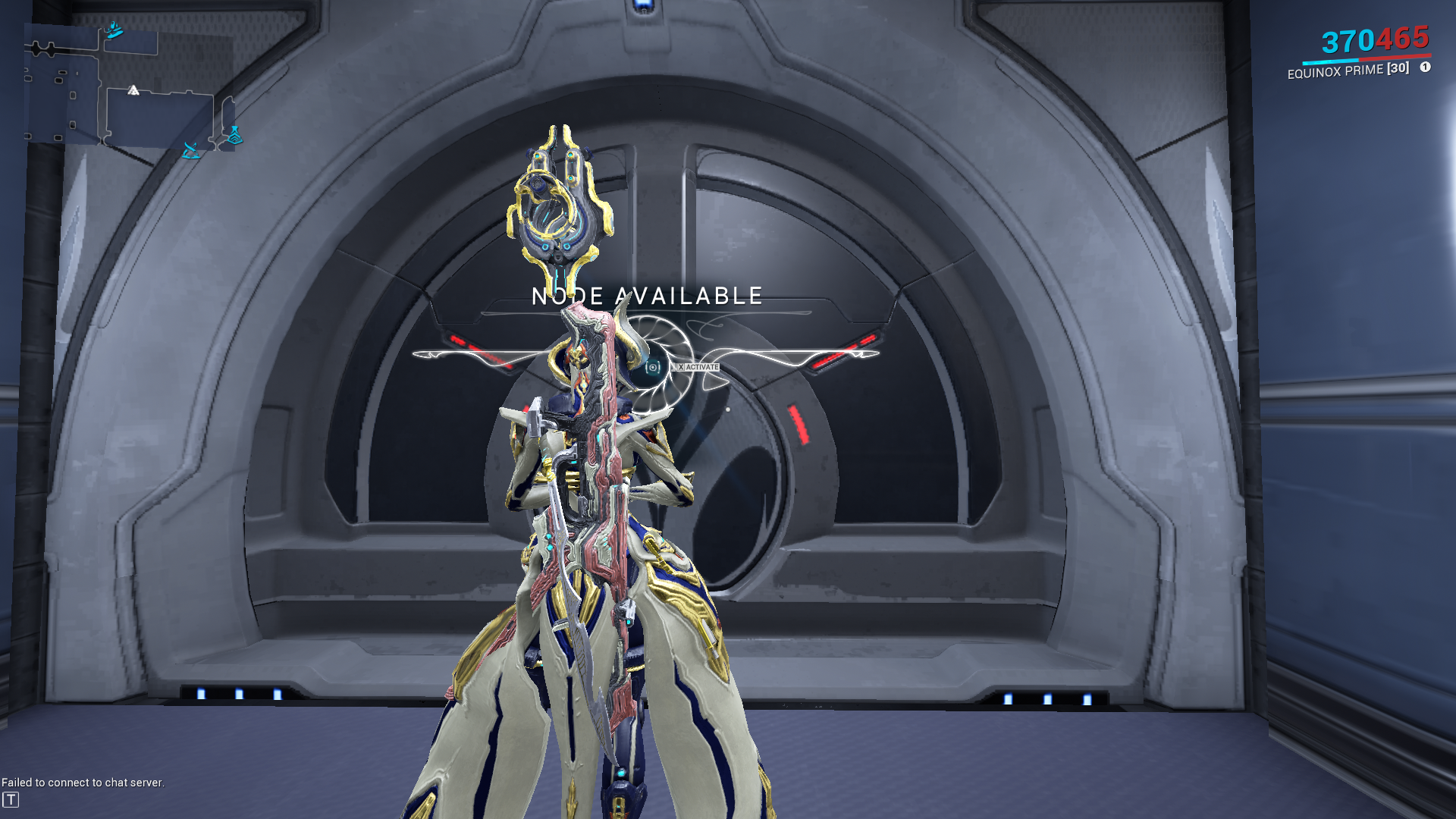
Task: Select the lotus-shaped marker on the minimap
Action: (x=234, y=136)
